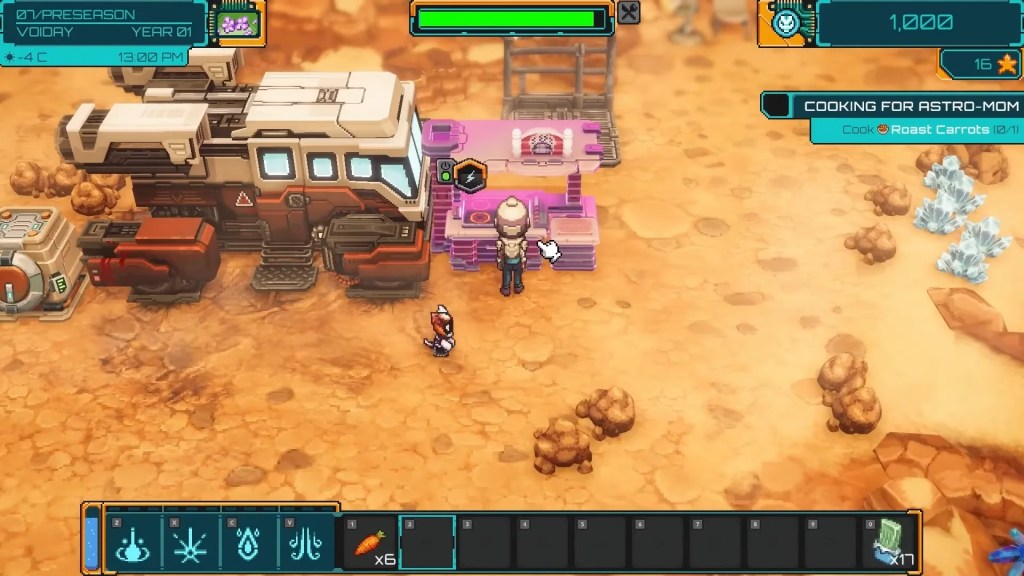Activate the droplet ripple tool ability
Viewport: 1024px width, 576px height.
click(x=133, y=543)
